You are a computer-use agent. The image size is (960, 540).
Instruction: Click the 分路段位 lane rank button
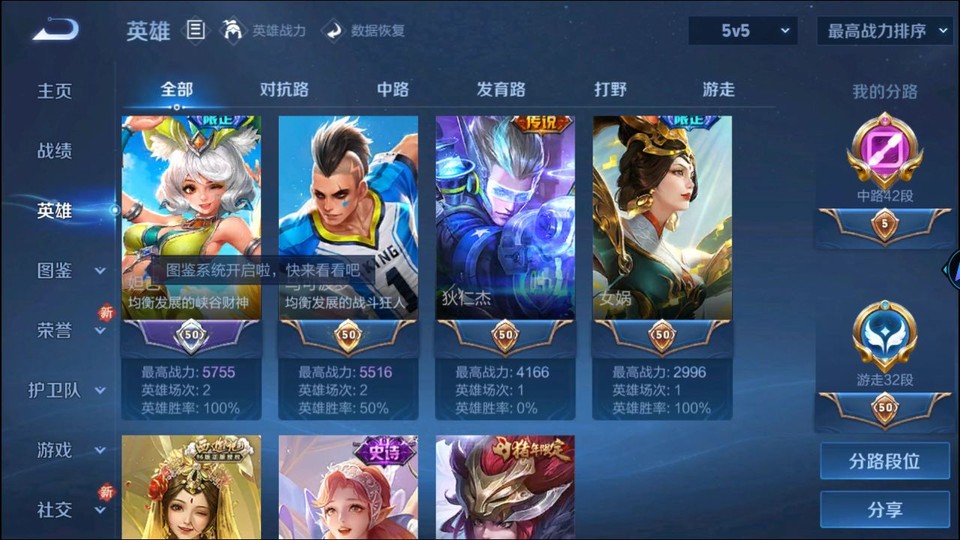[x=884, y=461]
